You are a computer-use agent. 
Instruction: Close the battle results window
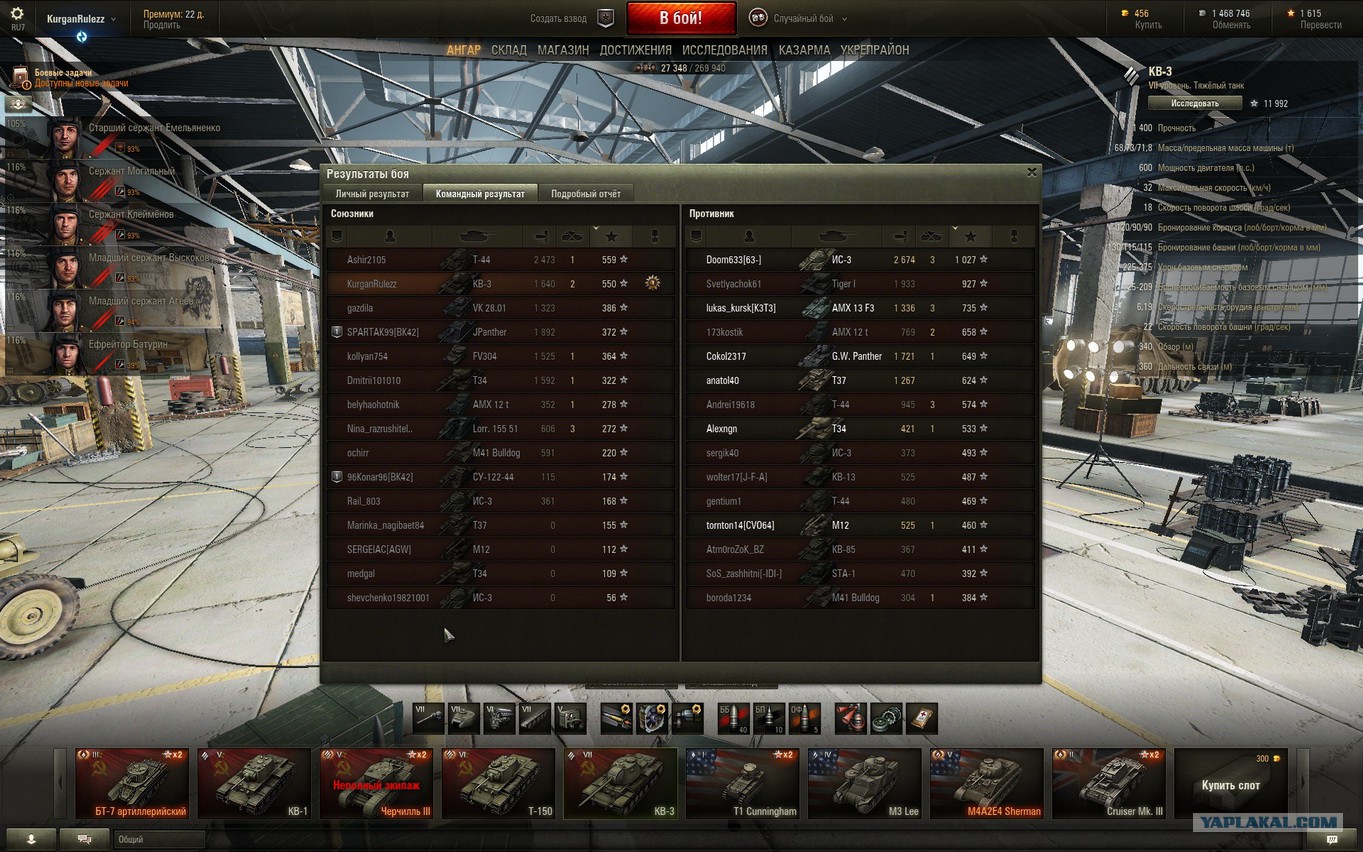pos(1031,172)
